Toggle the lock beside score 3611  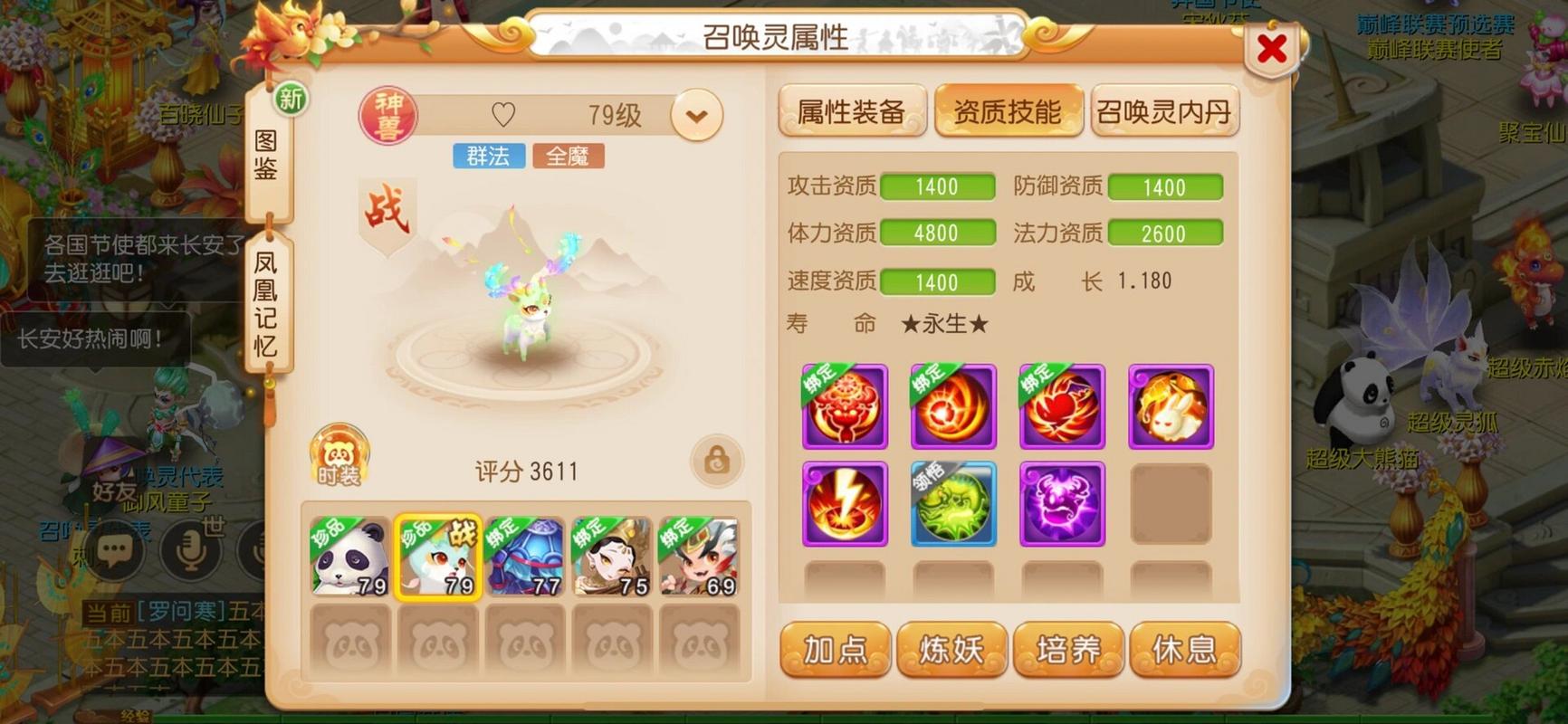(x=716, y=462)
